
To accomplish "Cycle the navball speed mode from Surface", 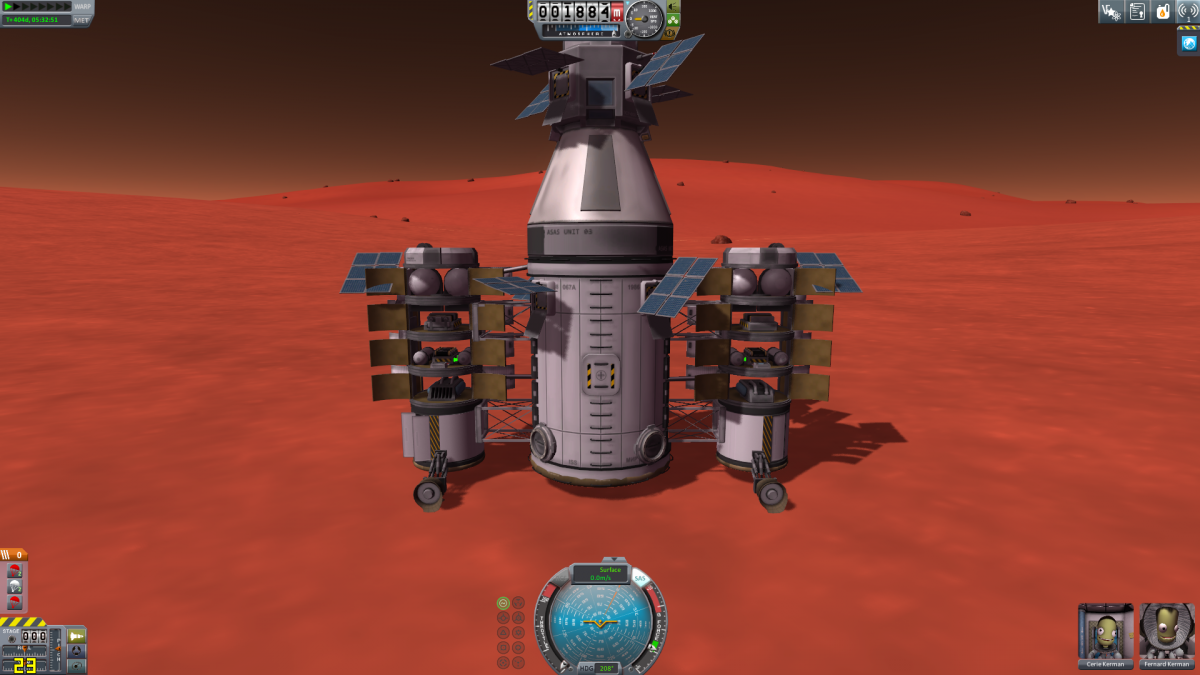I will pyautogui.click(x=600, y=574).
